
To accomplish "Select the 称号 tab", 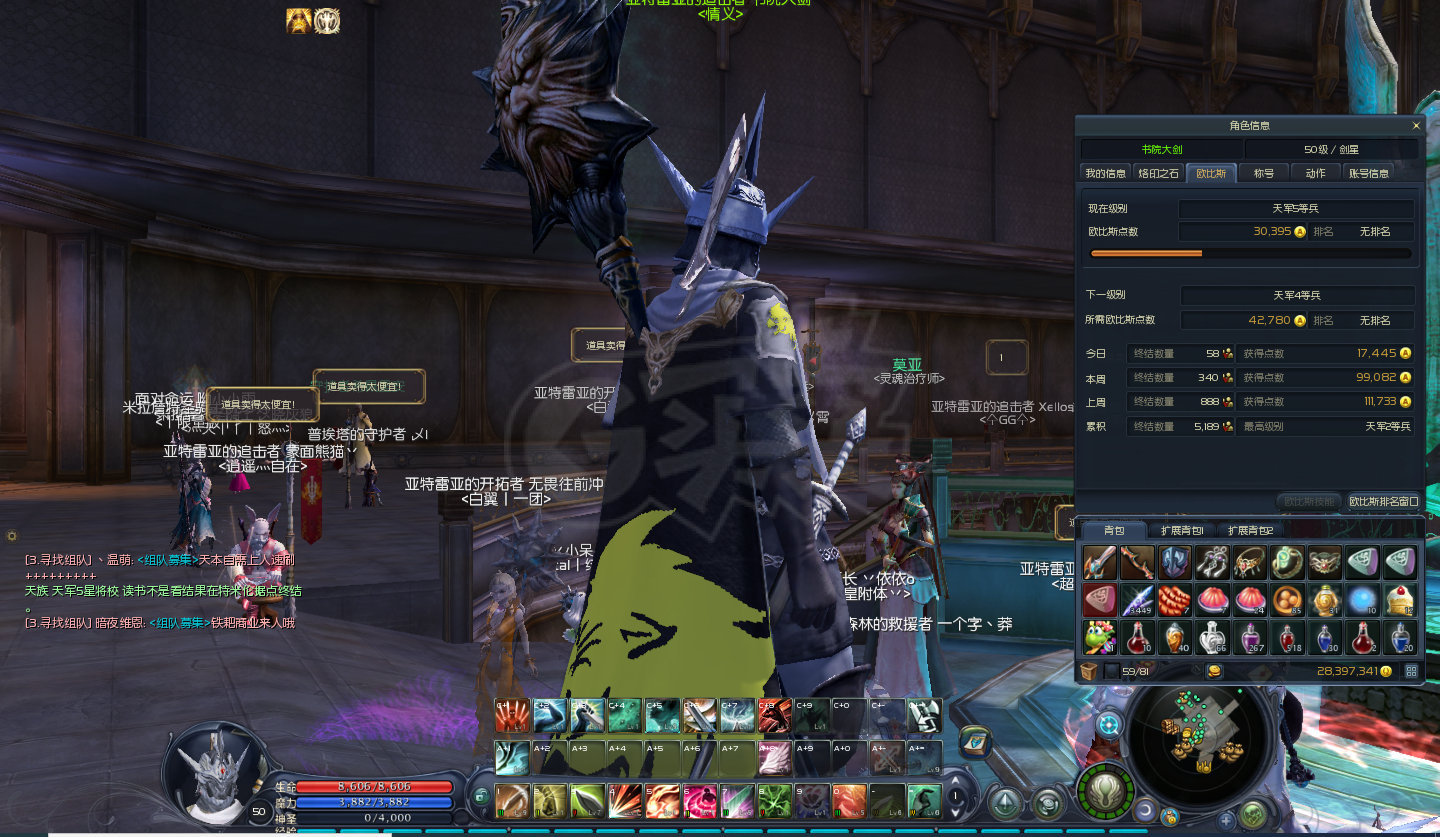I will [1264, 173].
